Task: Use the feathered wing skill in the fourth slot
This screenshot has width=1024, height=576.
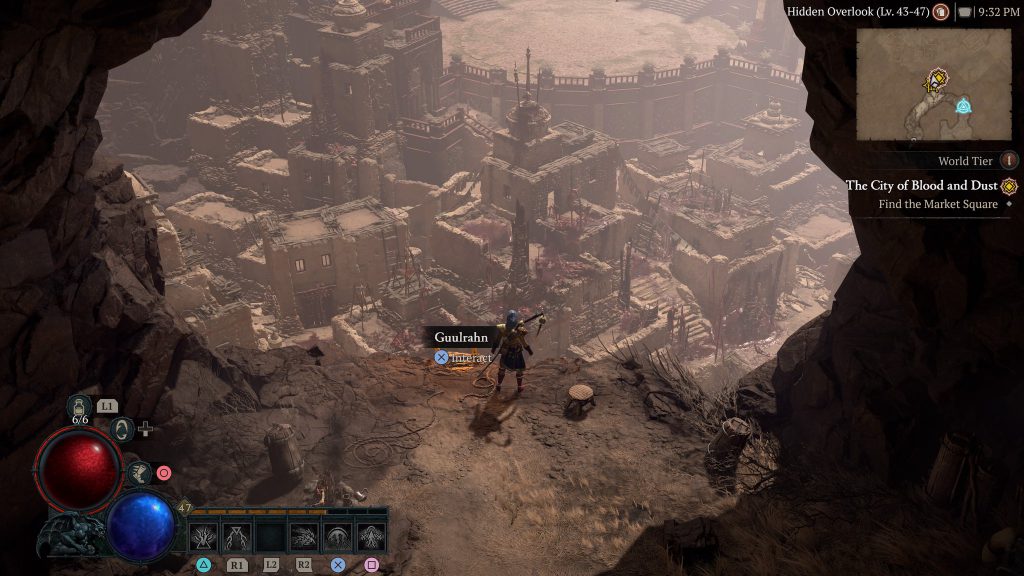Action: pyautogui.click(x=304, y=537)
